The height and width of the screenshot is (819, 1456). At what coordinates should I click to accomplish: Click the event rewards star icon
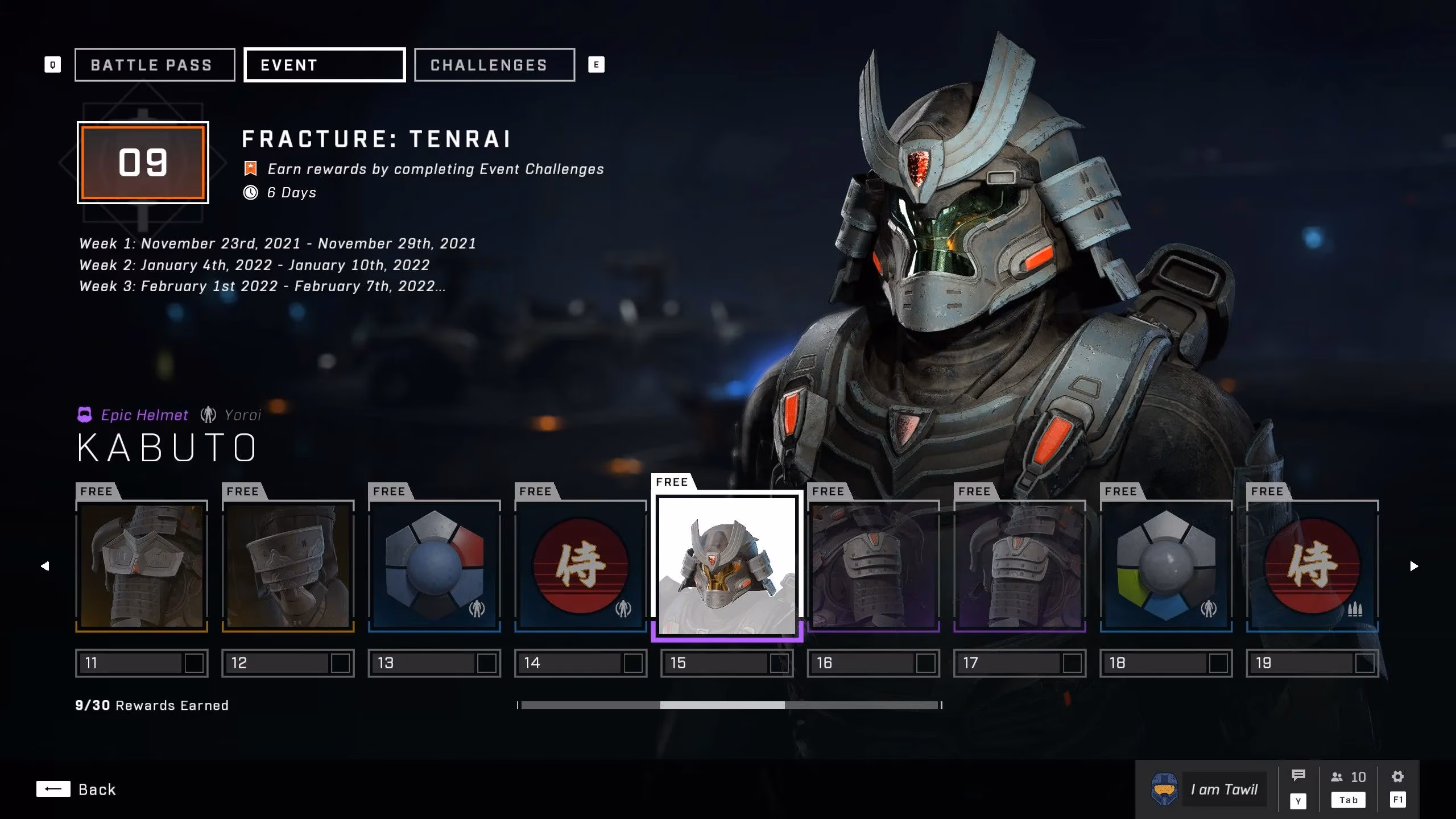pos(251,168)
